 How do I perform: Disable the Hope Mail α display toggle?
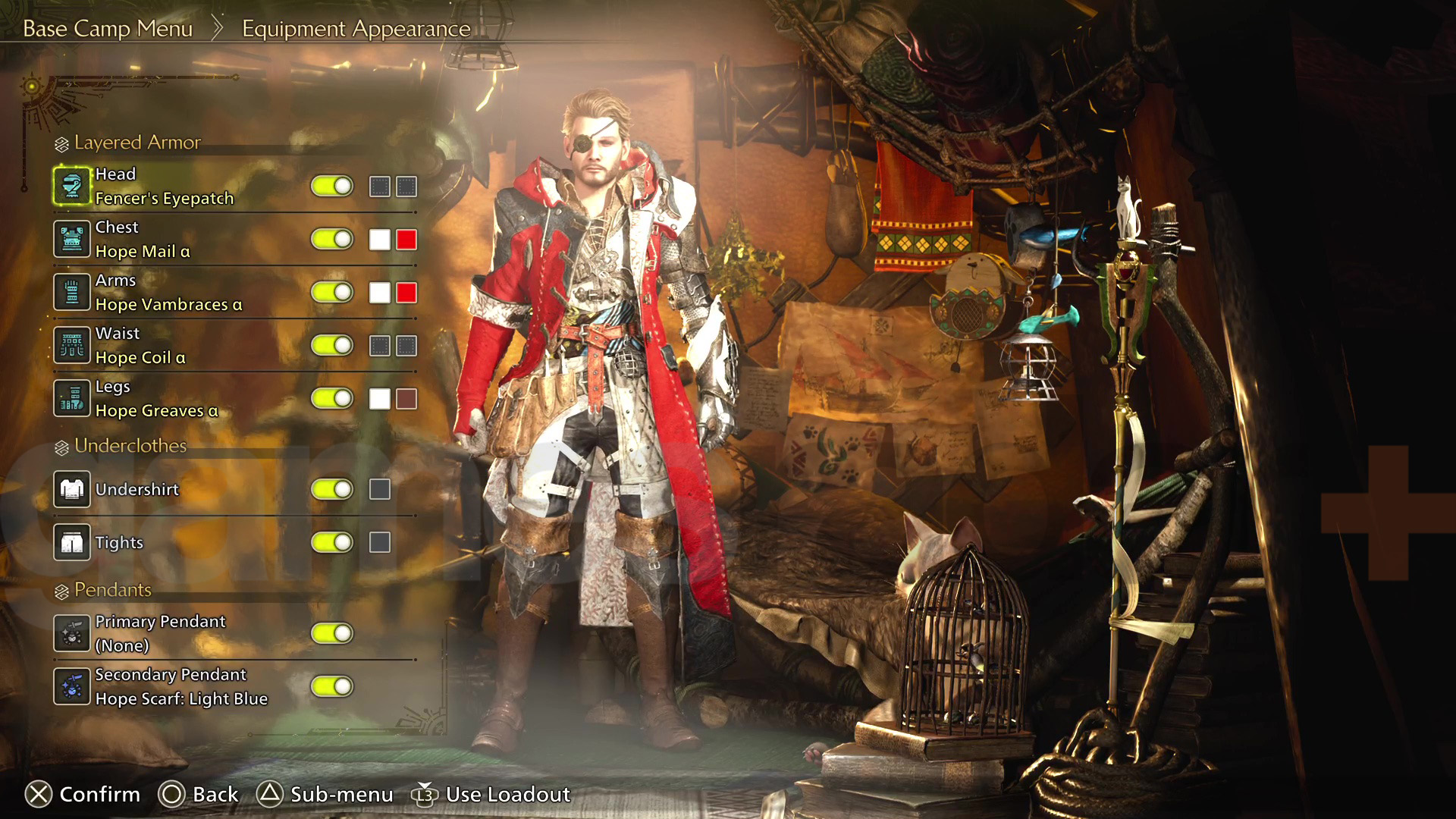[332, 238]
